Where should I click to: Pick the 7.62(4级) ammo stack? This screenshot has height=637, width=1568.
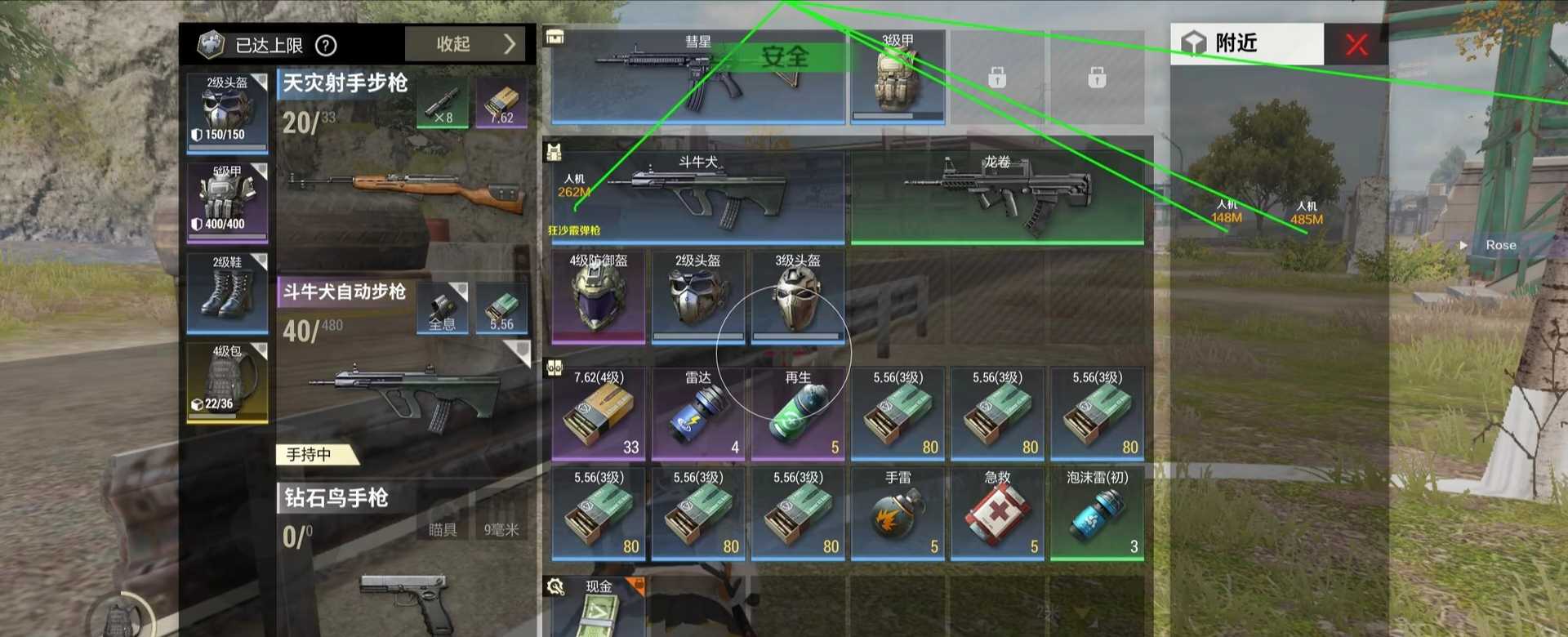coord(599,413)
